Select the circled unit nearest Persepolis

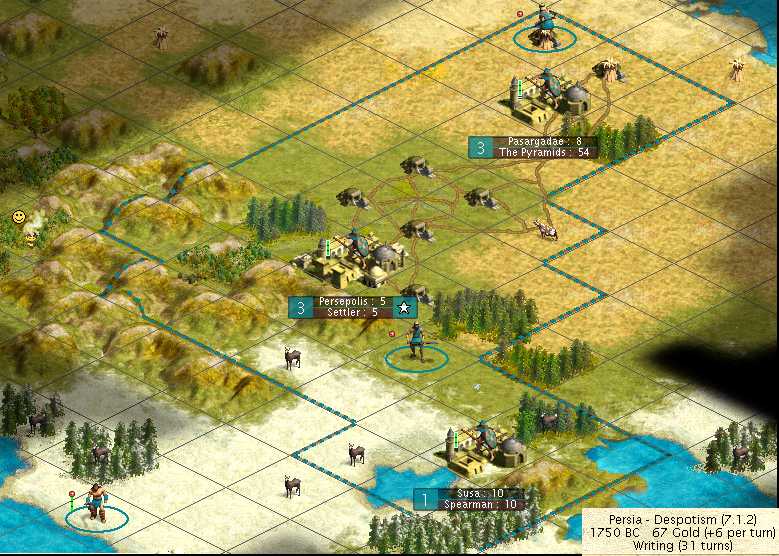pos(416,345)
